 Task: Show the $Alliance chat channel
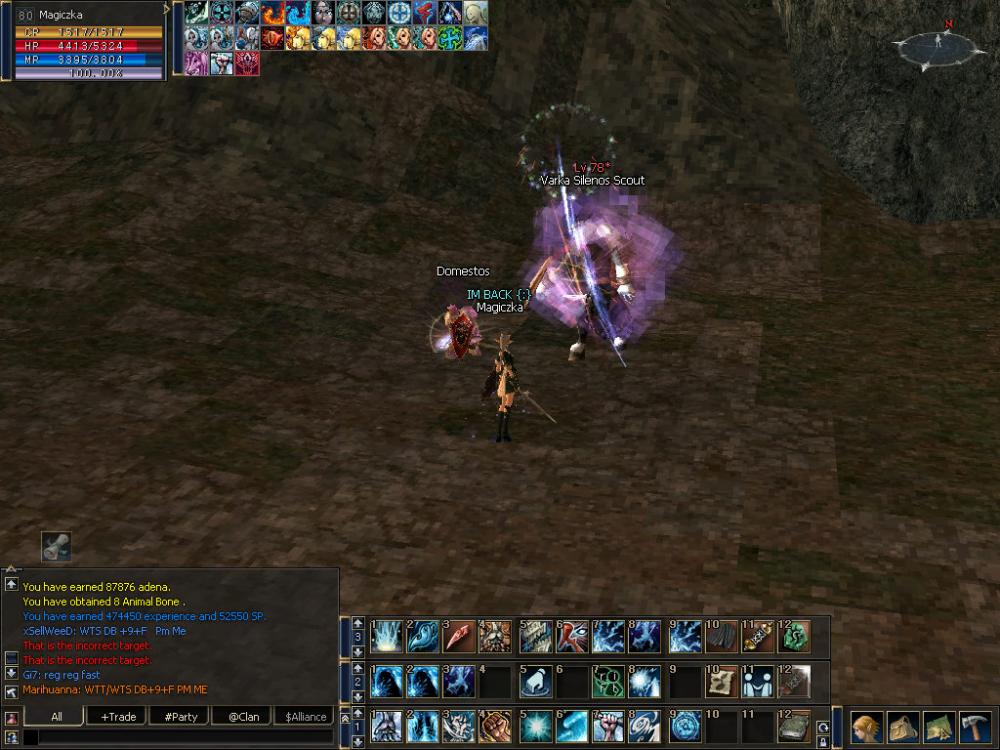tap(306, 716)
